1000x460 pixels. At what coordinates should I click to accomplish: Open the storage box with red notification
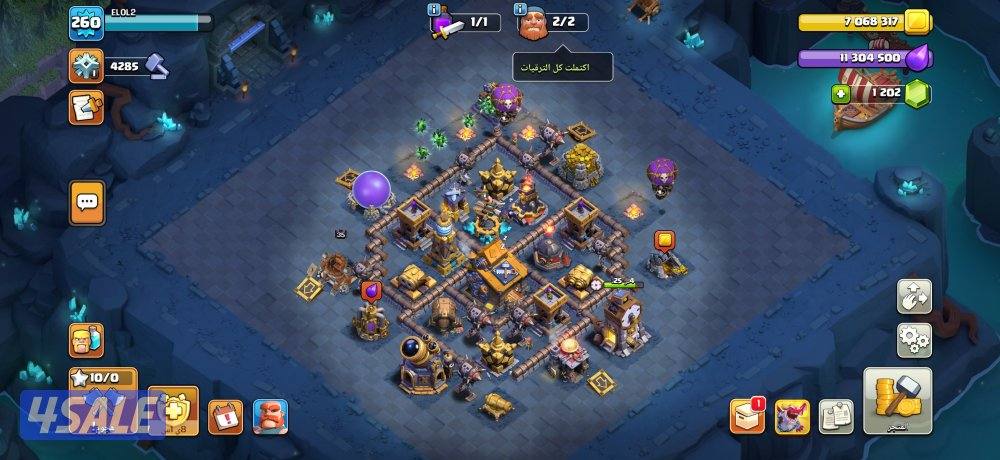(x=746, y=416)
